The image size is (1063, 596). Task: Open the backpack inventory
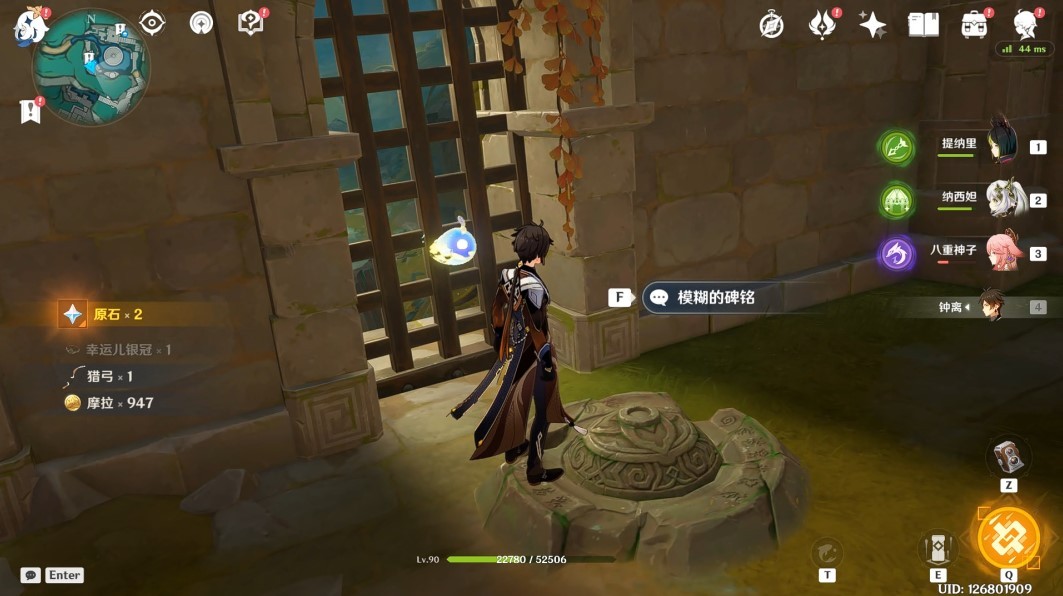[x=975, y=25]
